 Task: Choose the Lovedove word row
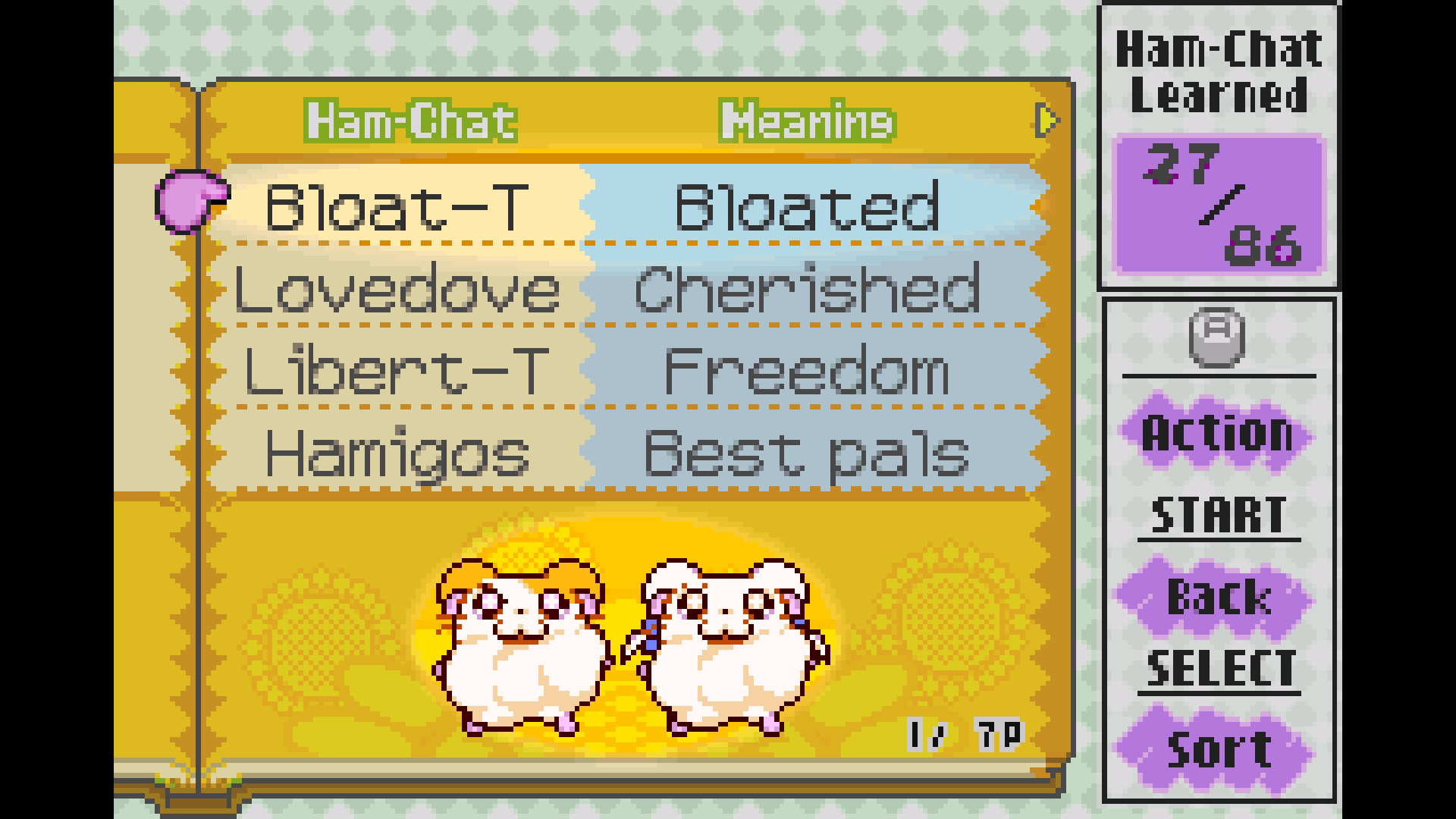[397, 290]
